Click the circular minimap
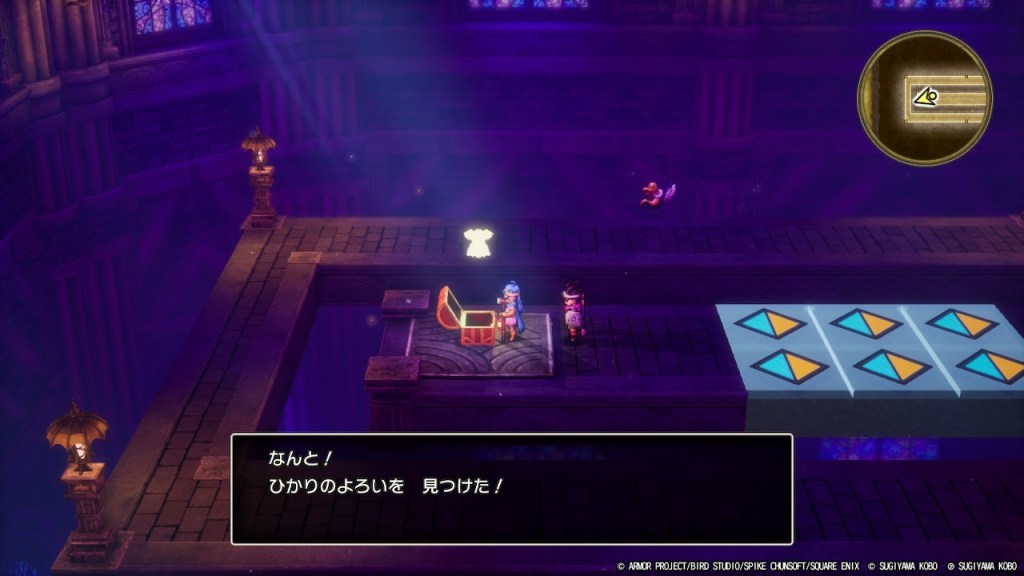 click(x=924, y=98)
